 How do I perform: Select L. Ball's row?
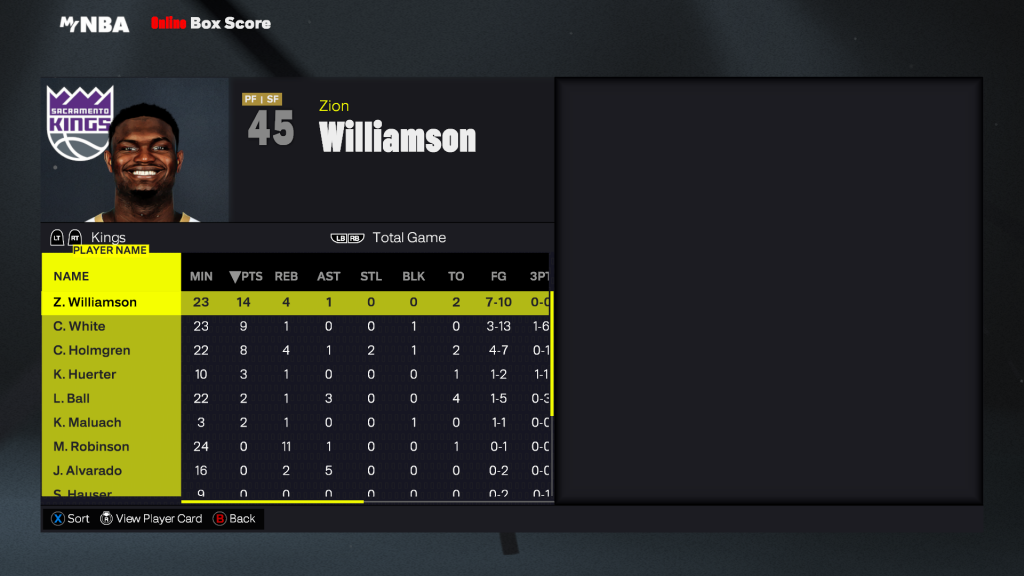click(x=72, y=398)
